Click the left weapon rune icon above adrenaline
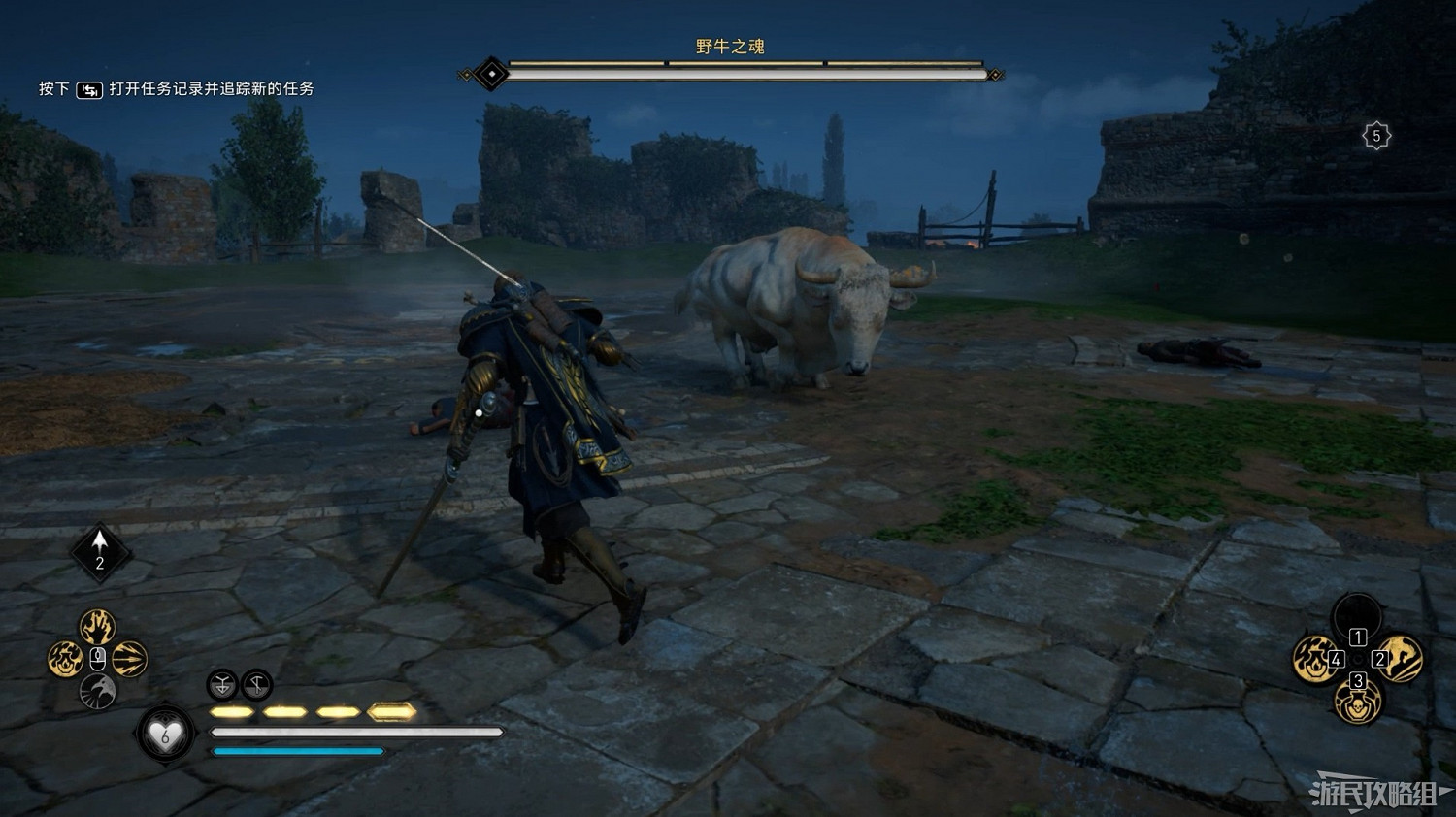1456x817 pixels. [x=221, y=684]
